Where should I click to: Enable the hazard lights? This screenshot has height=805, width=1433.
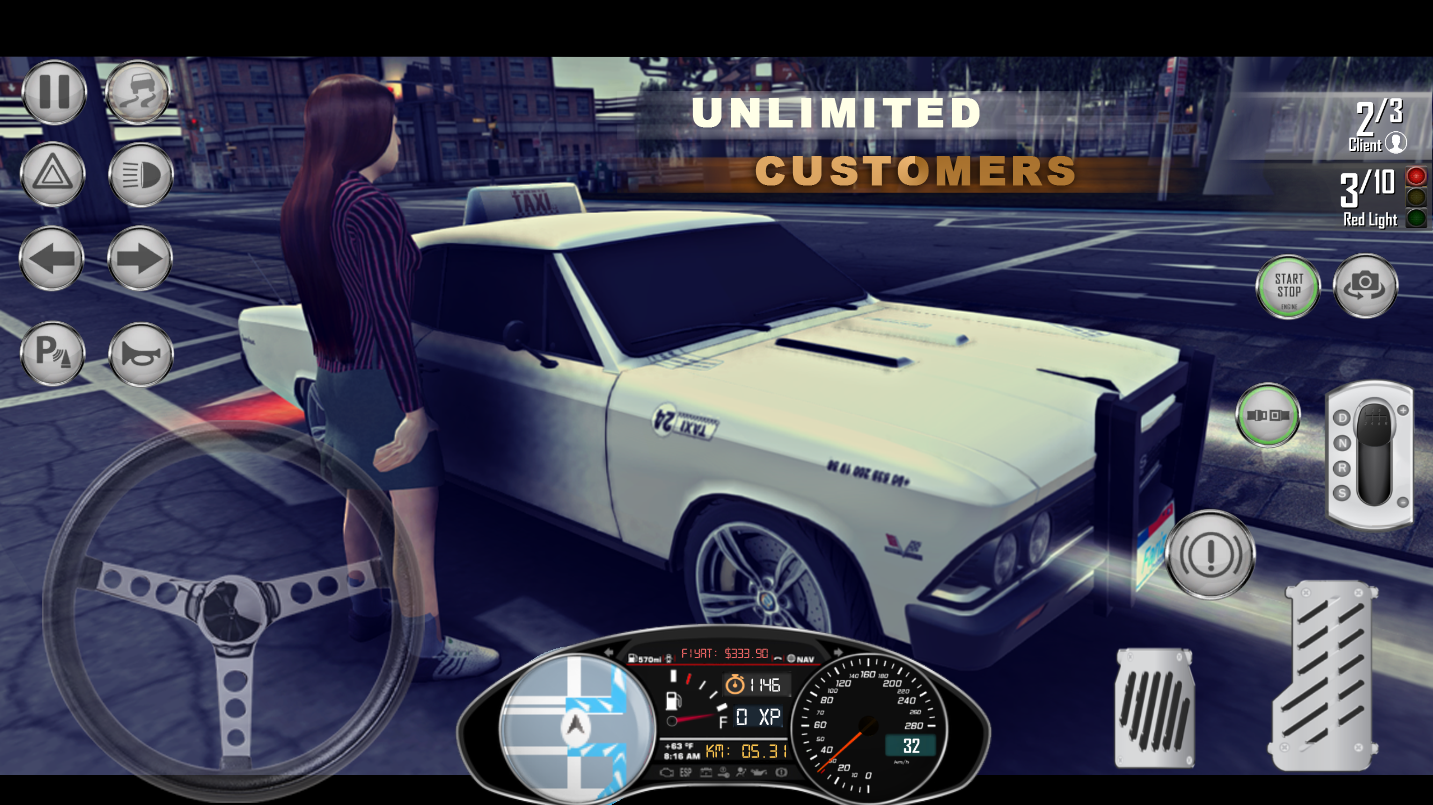pyautogui.click(x=53, y=174)
